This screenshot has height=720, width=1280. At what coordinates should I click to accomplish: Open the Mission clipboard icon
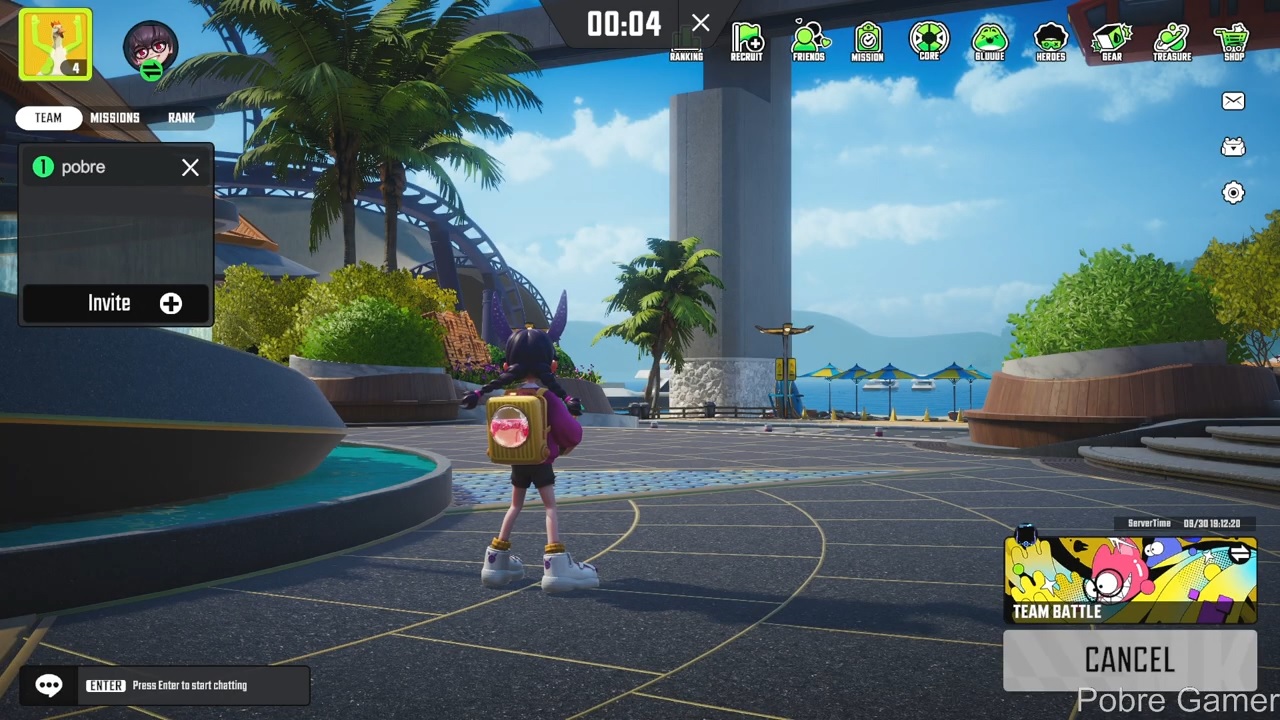(x=868, y=42)
